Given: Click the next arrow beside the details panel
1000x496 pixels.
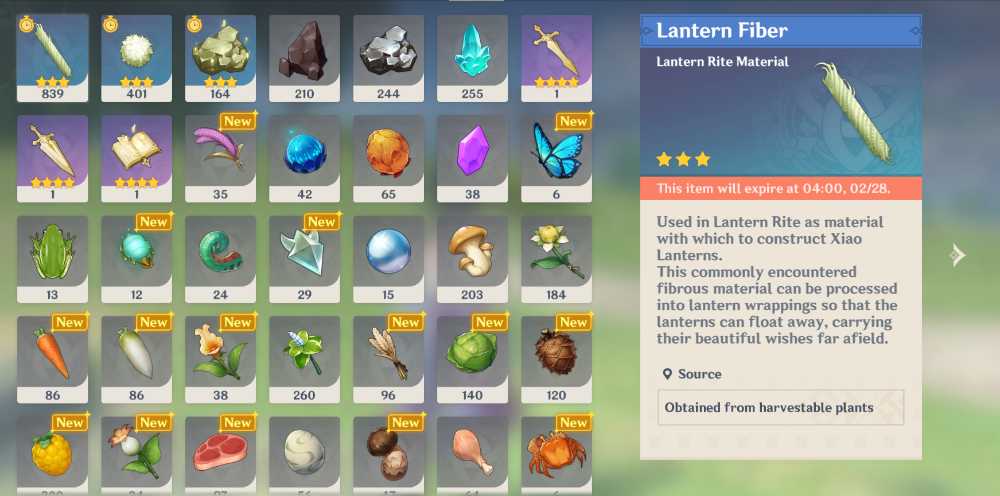Looking at the screenshot, I should [x=957, y=255].
